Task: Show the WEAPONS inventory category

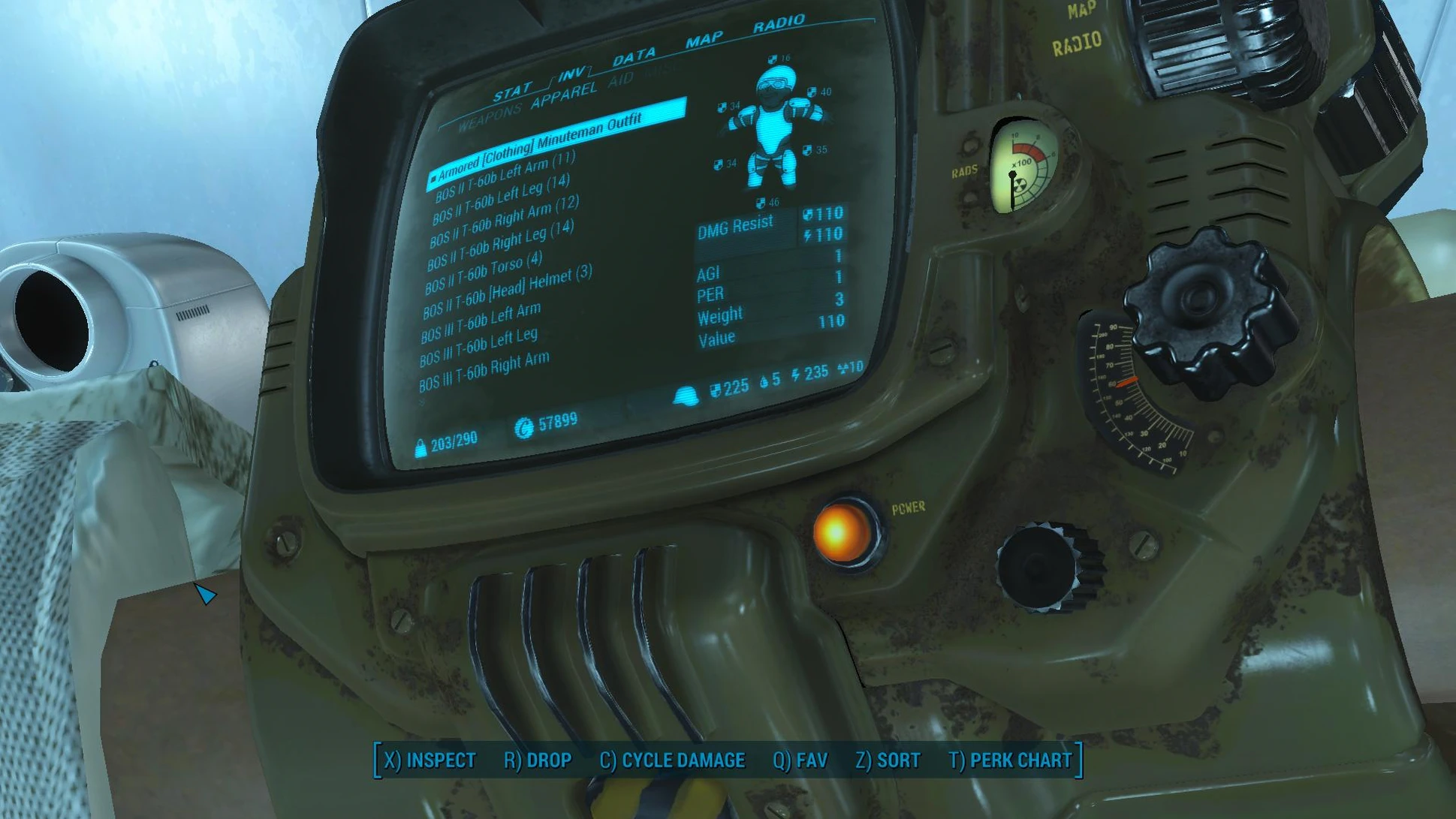Action: [489, 118]
